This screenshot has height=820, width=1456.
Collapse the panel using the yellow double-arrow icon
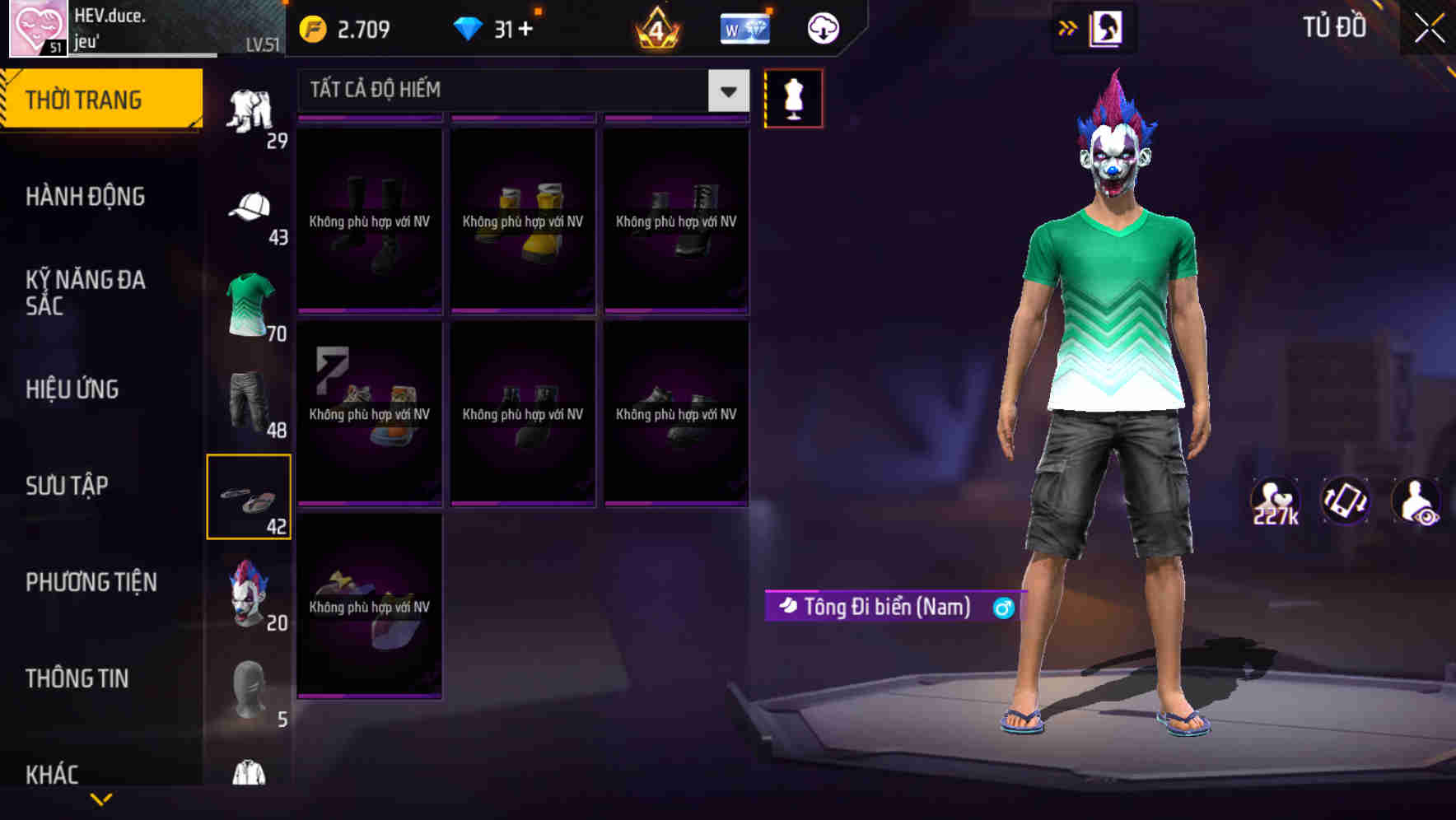pos(1068,27)
